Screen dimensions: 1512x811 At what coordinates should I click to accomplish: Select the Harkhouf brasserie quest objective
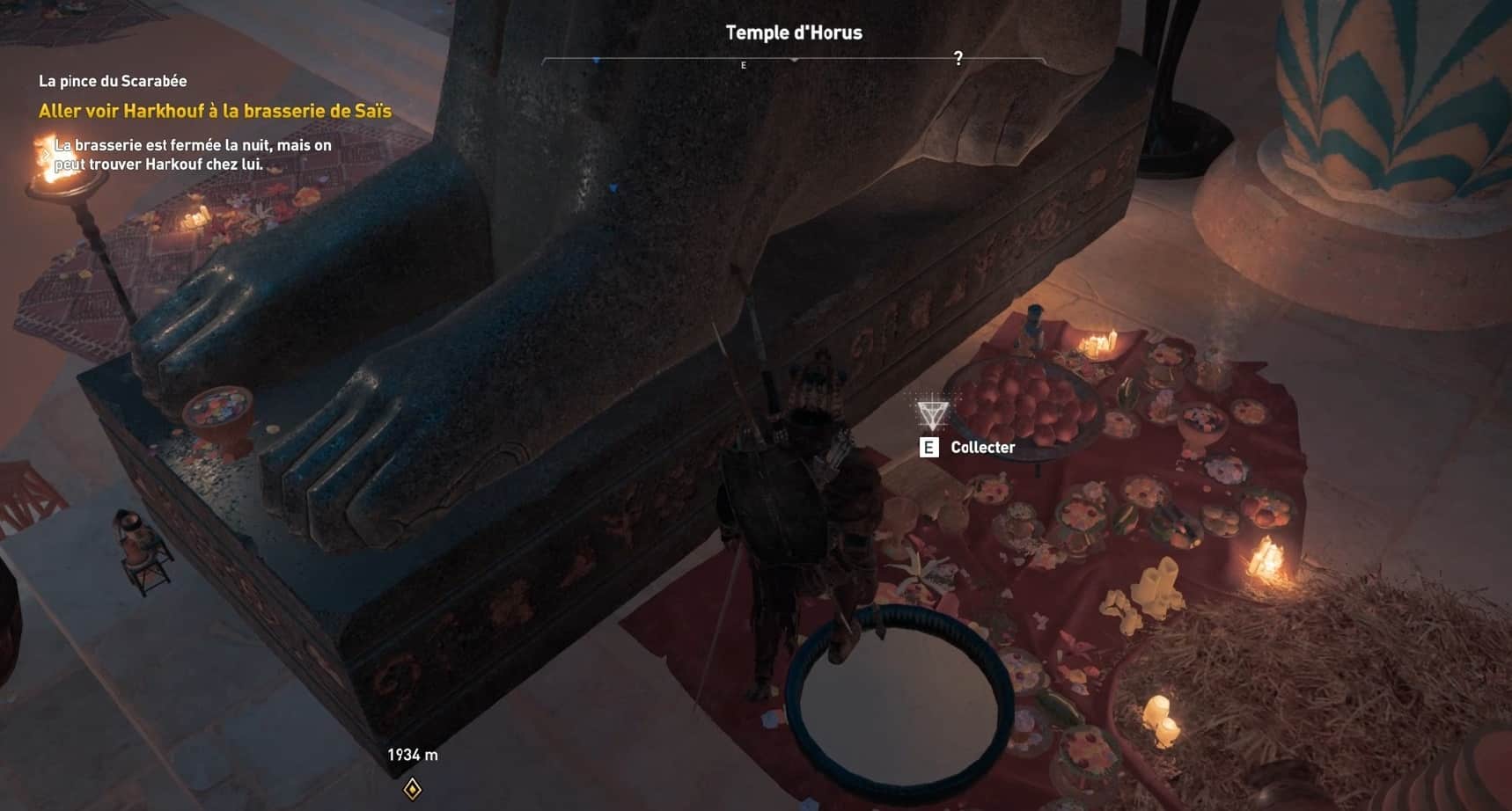point(215,111)
